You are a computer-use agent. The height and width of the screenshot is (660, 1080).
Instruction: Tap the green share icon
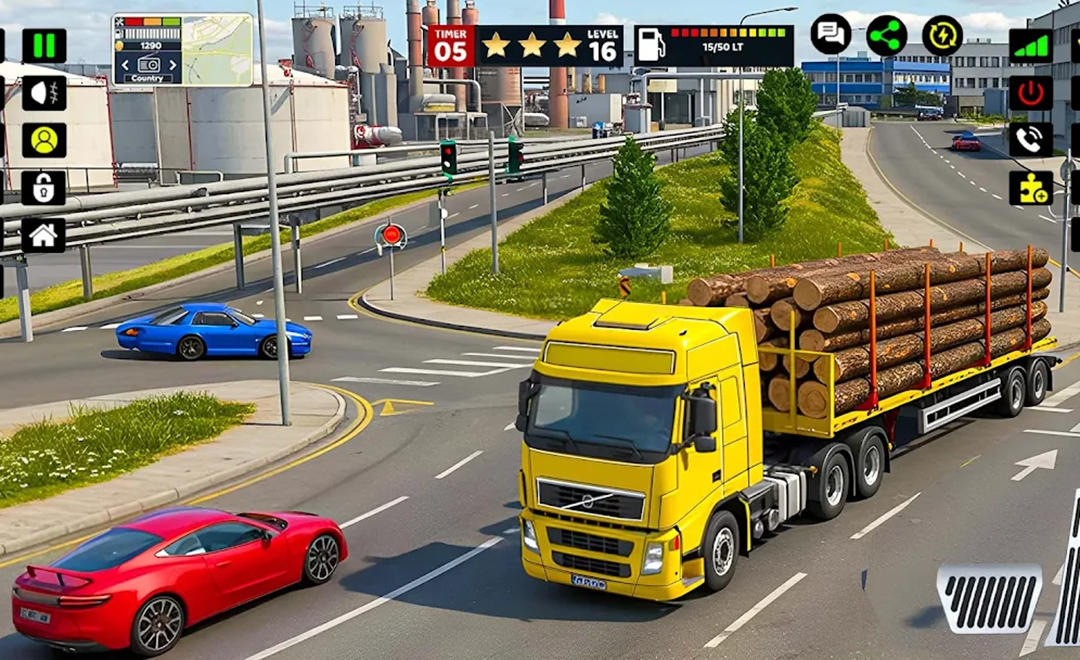[886, 35]
